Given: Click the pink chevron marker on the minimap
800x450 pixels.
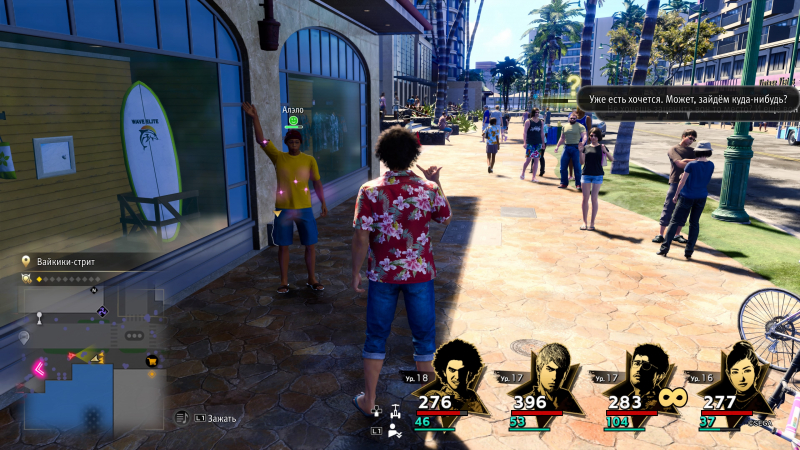Looking at the screenshot, I should point(40,369).
